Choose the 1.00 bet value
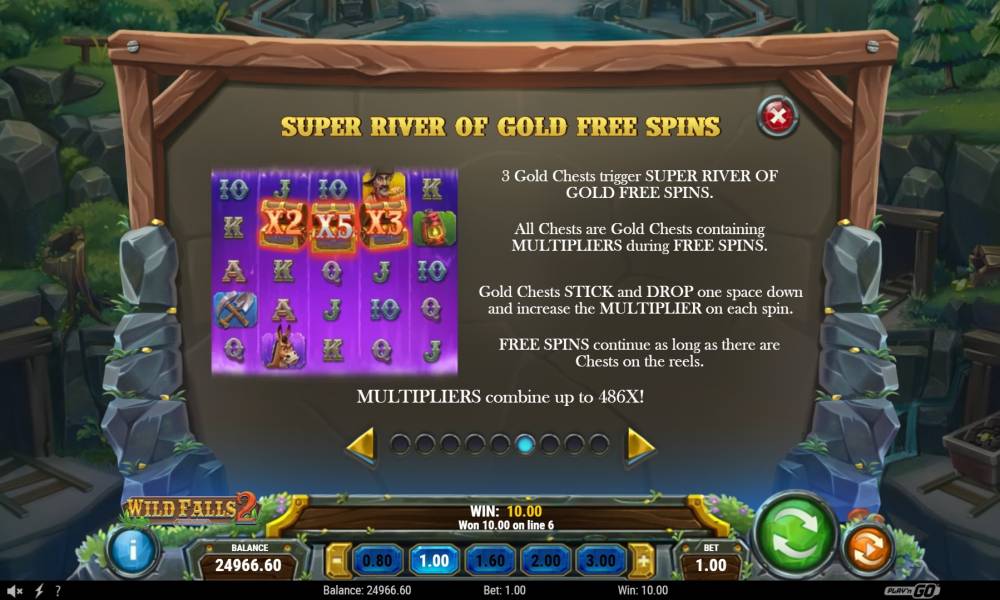 pyautogui.click(x=434, y=561)
